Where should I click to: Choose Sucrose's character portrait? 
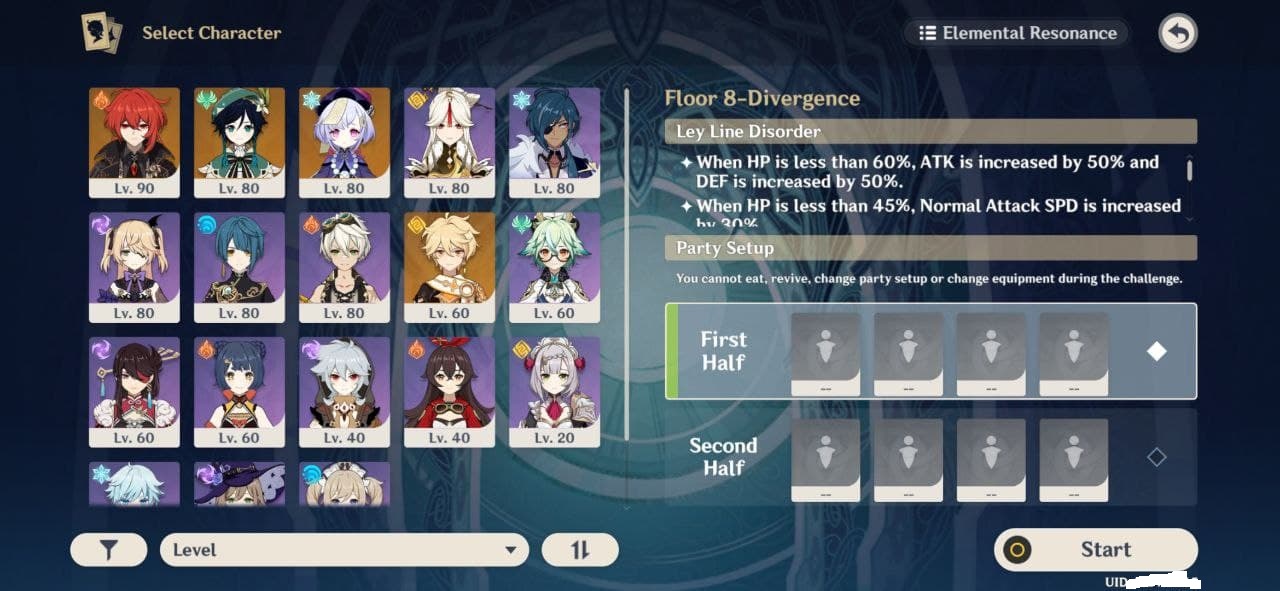pos(554,266)
